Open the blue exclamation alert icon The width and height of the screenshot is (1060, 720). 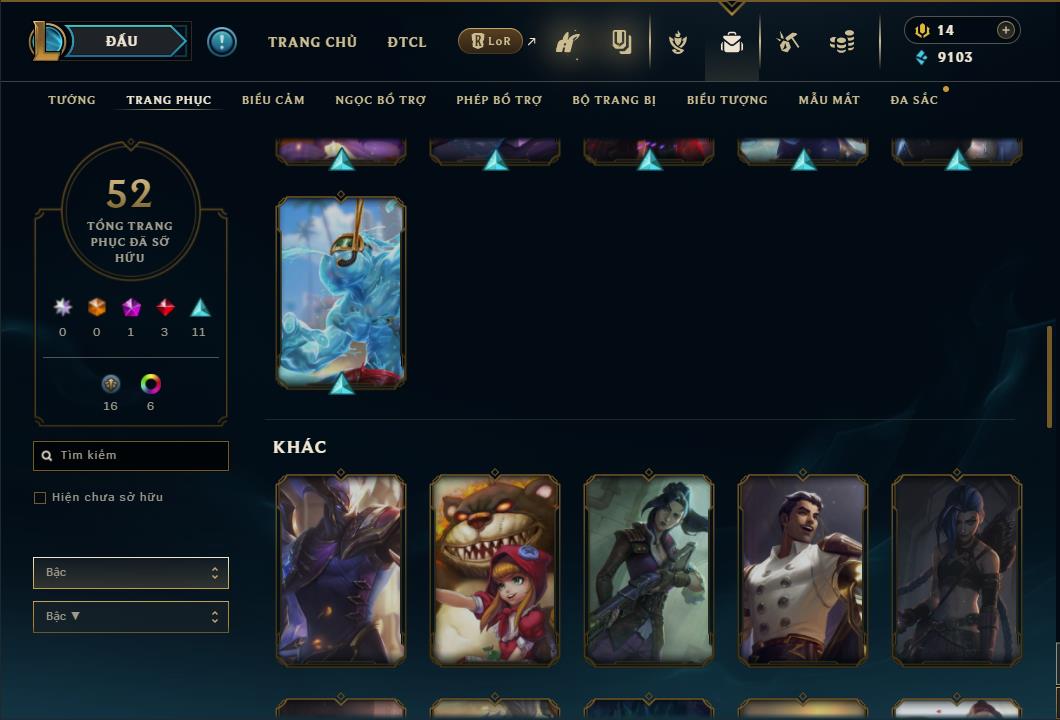click(x=222, y=41)
